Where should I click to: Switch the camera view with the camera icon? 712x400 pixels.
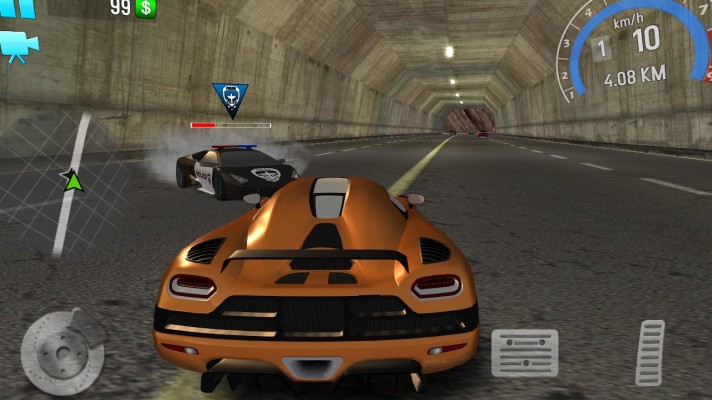(x=18, y=46)
